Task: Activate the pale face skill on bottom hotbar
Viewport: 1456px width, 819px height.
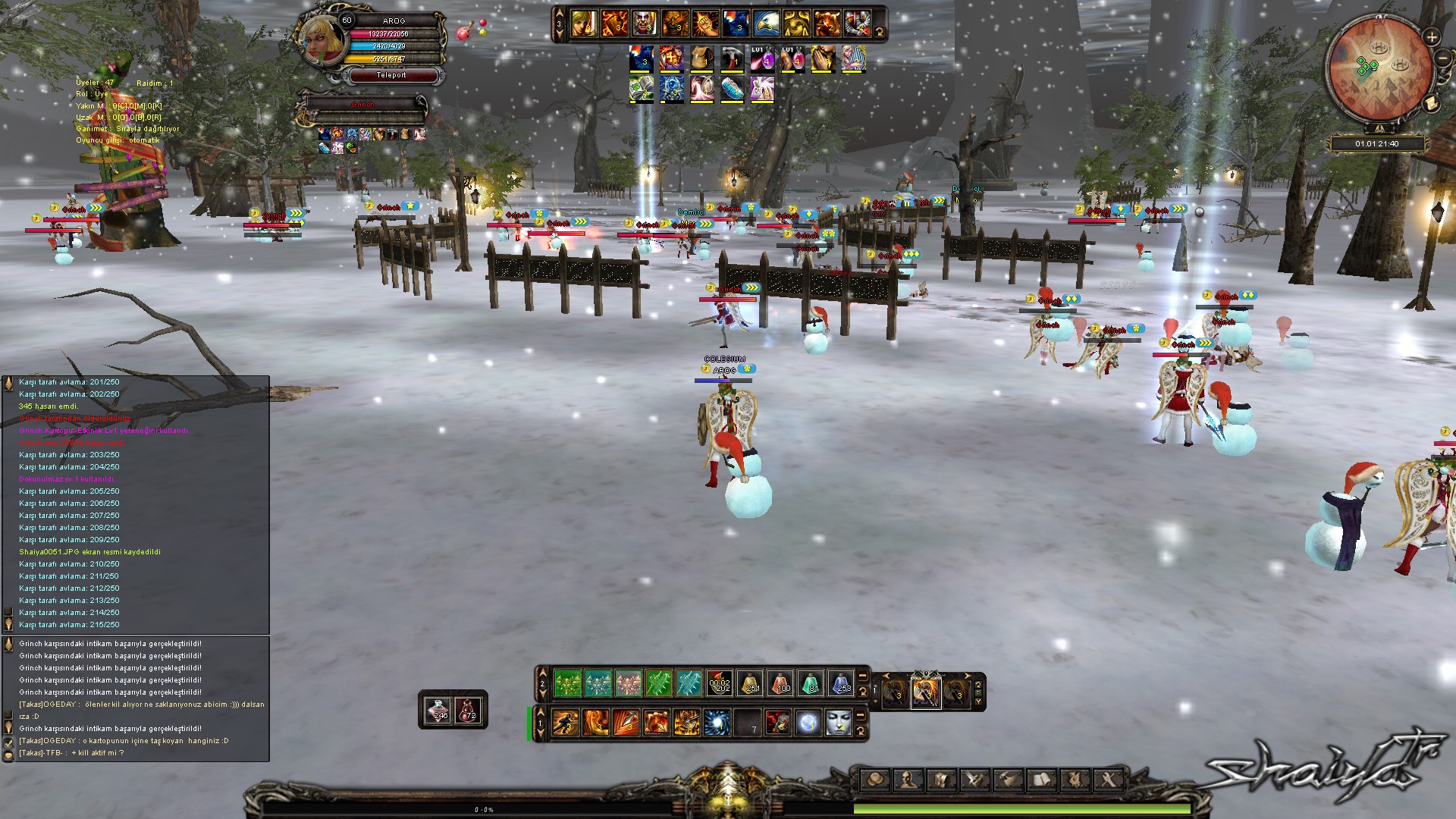Action: [838, 723]
